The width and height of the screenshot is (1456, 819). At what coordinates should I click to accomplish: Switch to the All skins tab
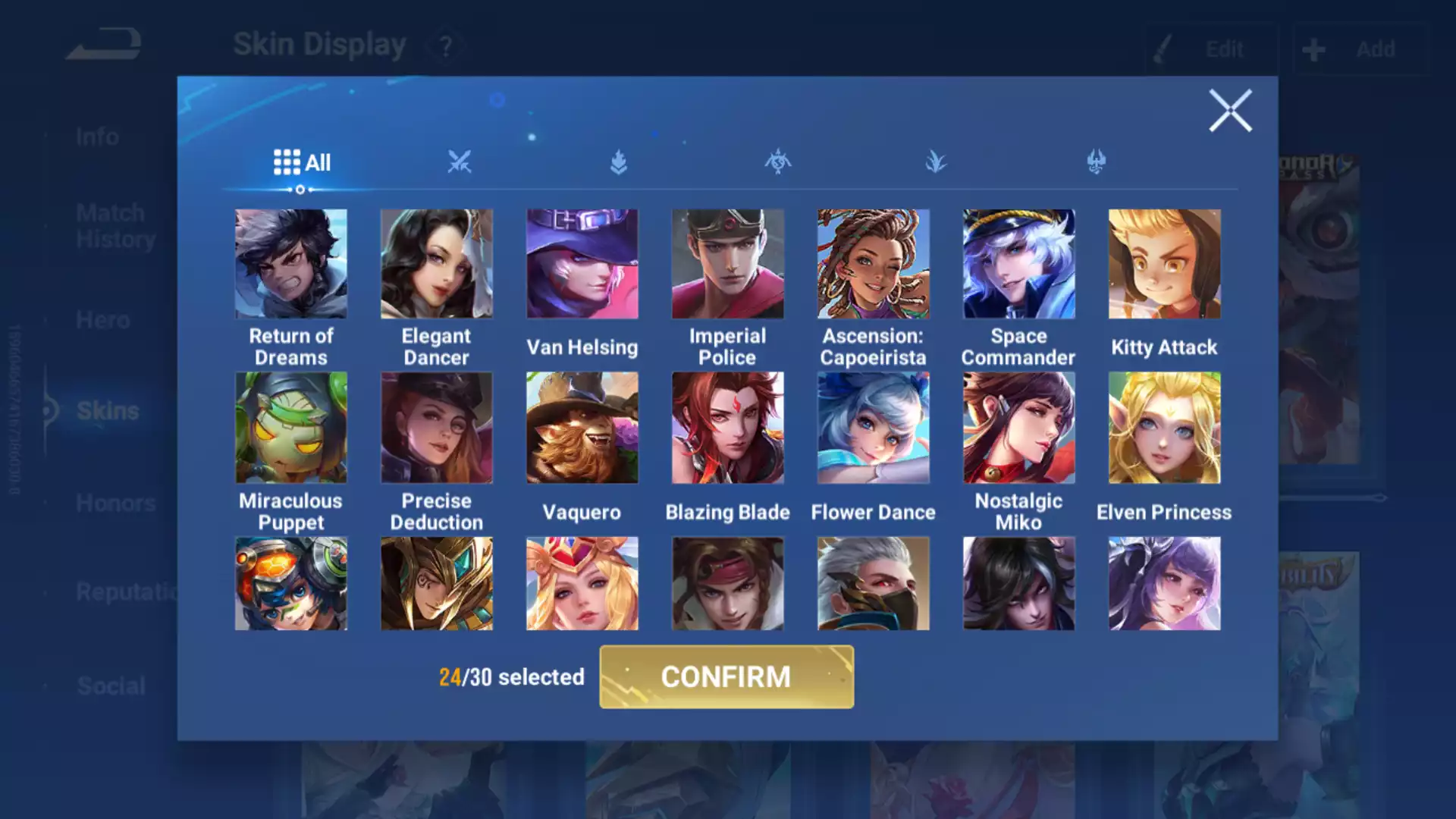pyautogui.click(x=302, y=162)
